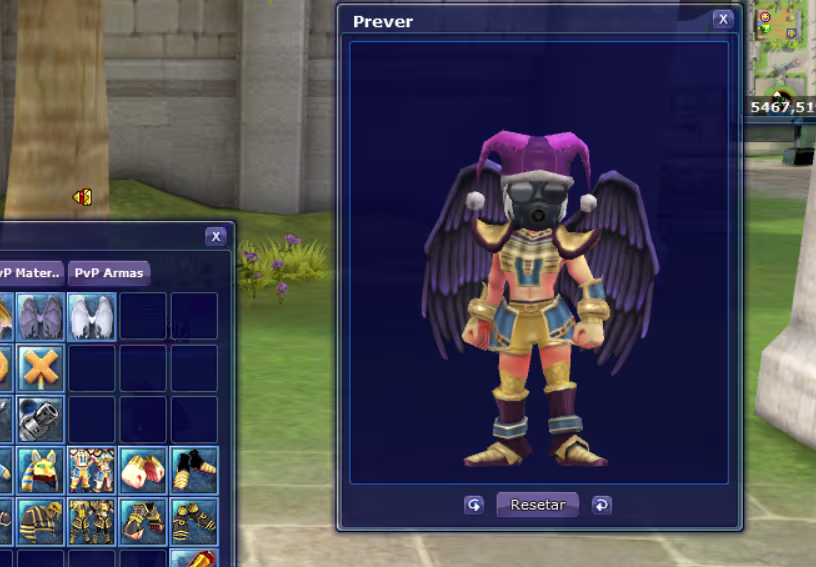
Task: Close the Prever preview window
Action: coord(722,20)
